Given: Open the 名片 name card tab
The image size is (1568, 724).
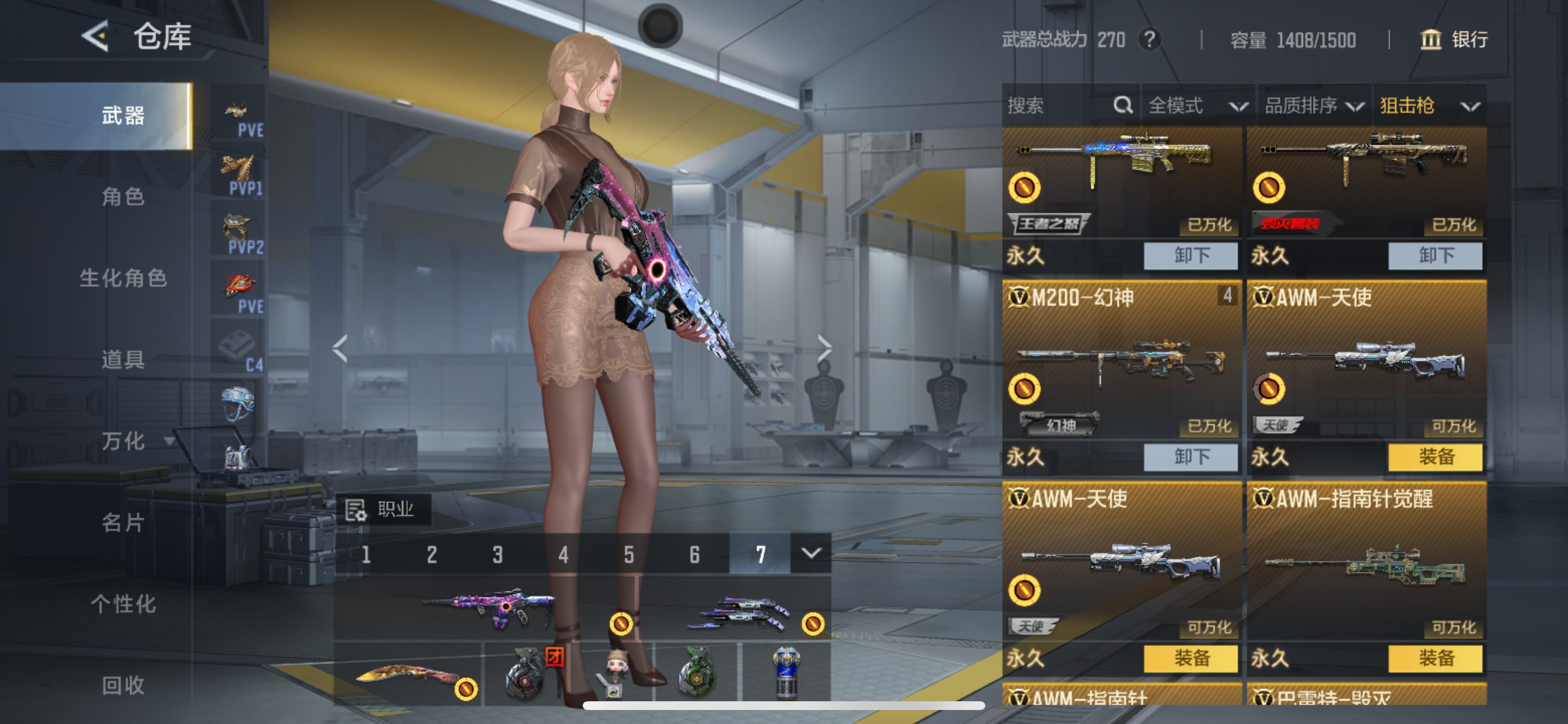Looking at the screenshot, I should tap(123, 522).
